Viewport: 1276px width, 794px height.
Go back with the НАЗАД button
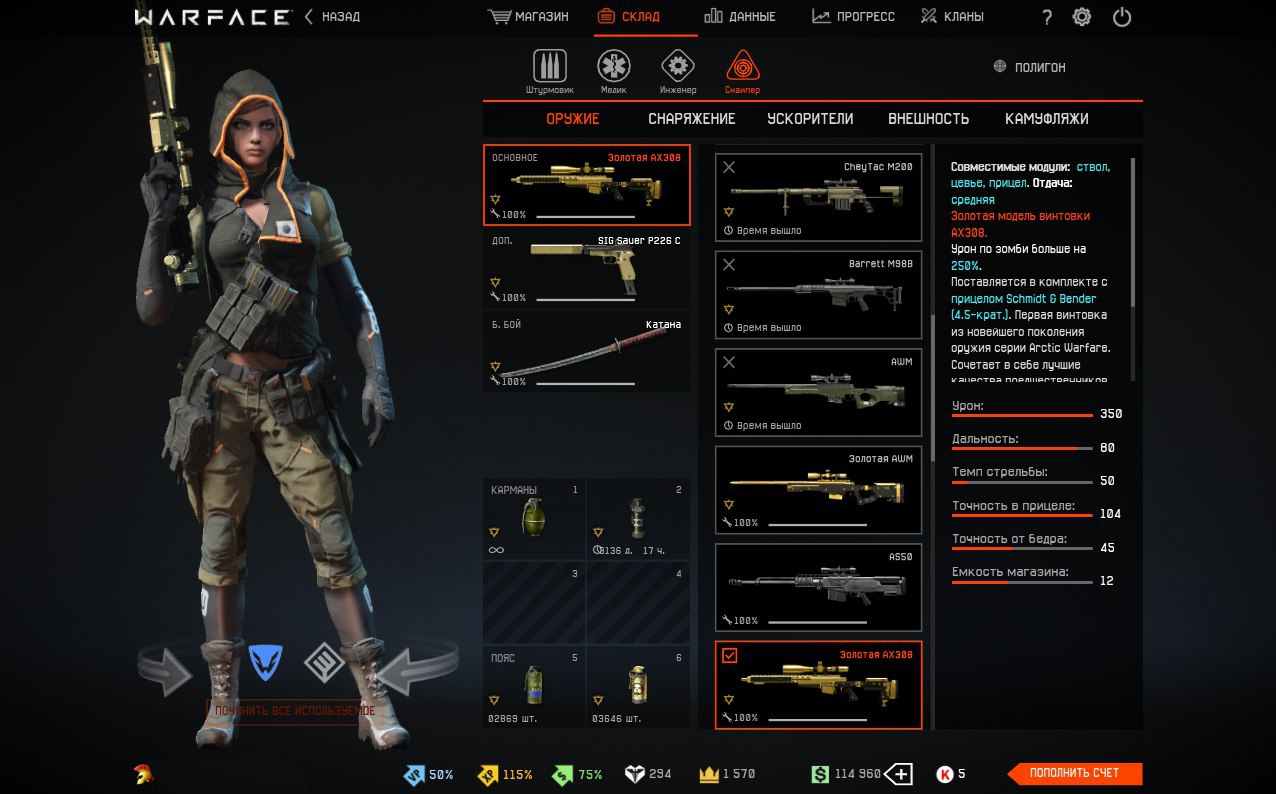pos(333,17)
